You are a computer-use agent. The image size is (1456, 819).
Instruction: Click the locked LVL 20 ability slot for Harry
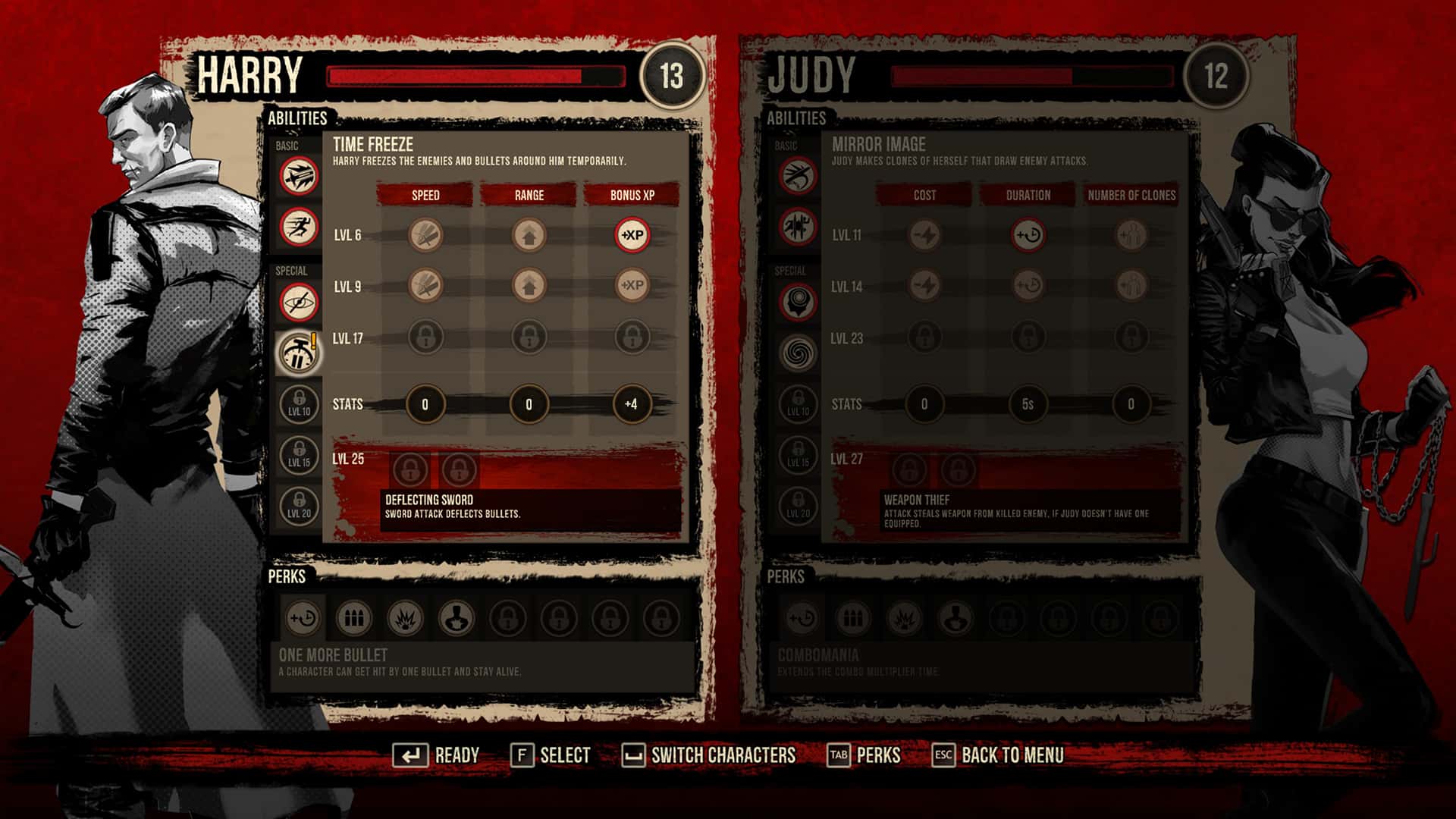click(299, 504)
